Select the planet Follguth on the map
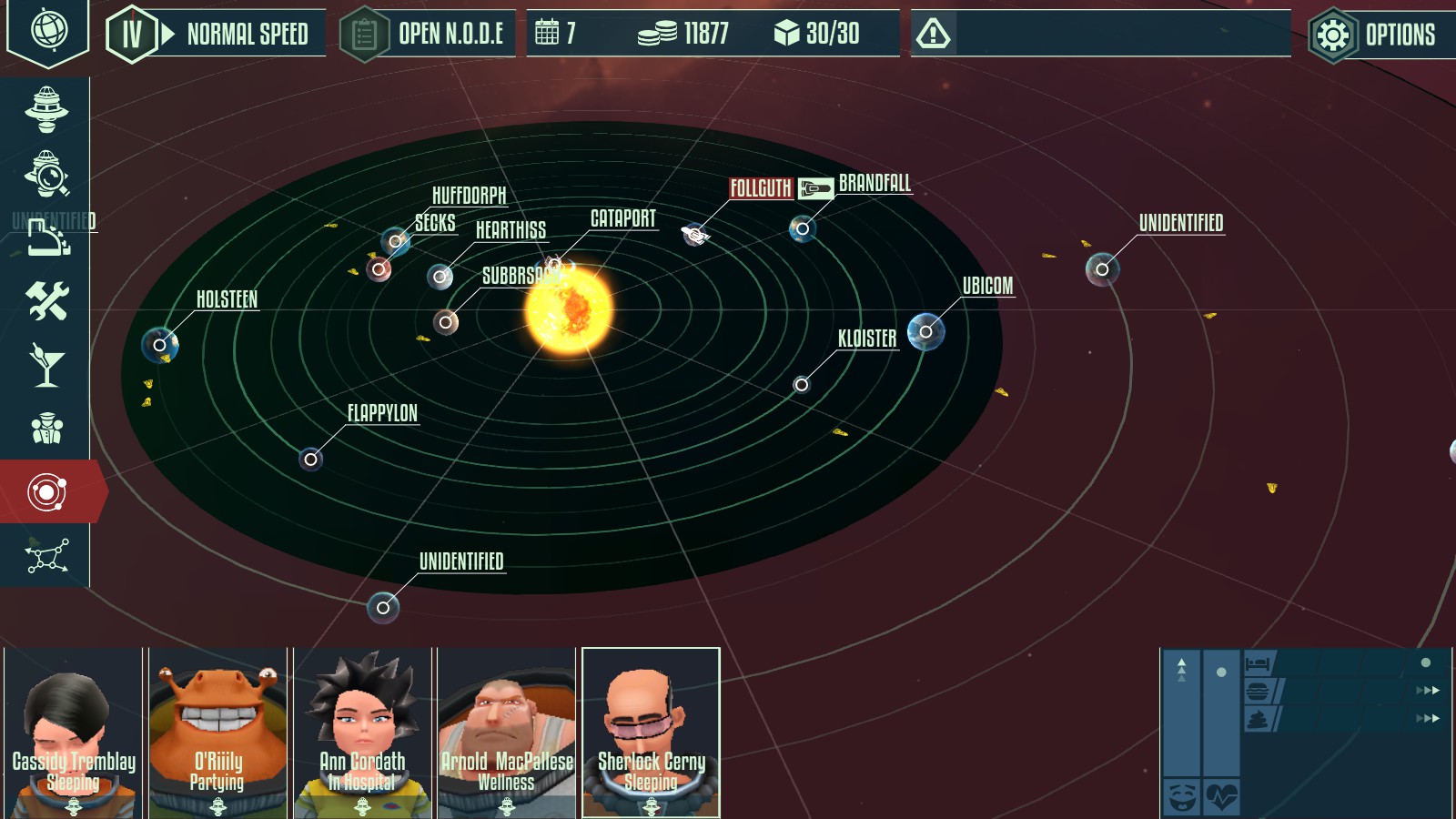1456x819 pixels. click(693, 235)
